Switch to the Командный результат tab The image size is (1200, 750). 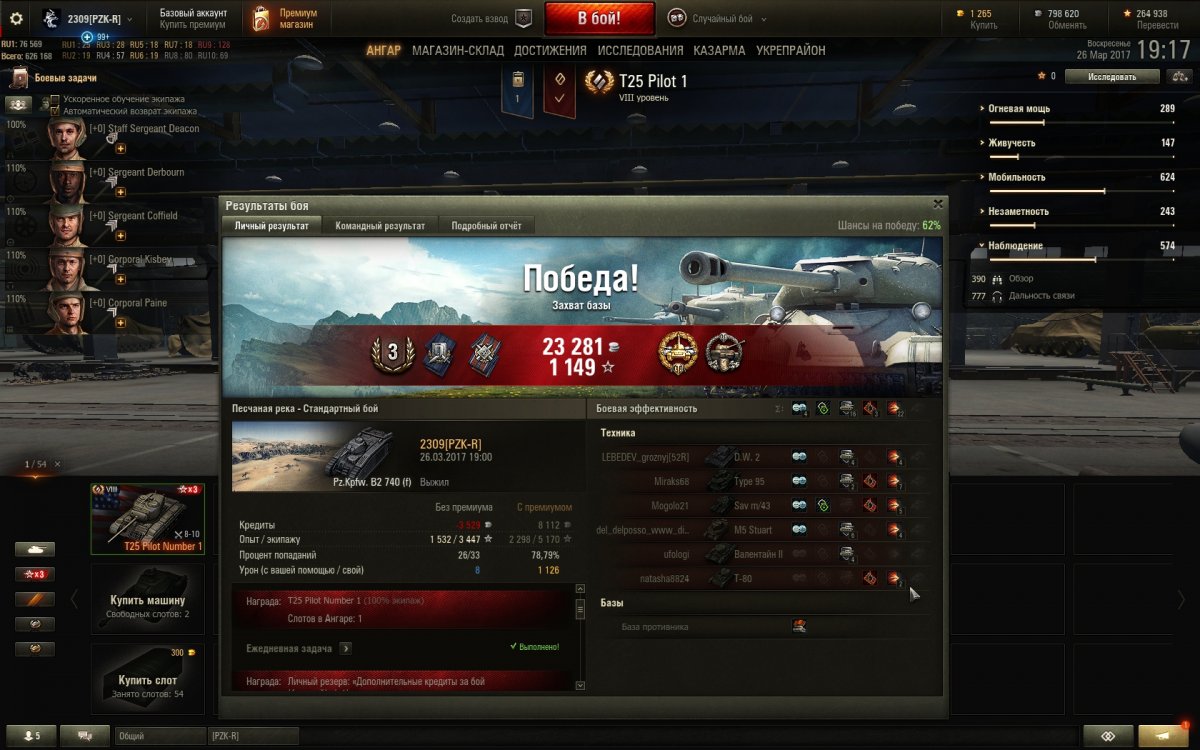[x=380, y=226]
